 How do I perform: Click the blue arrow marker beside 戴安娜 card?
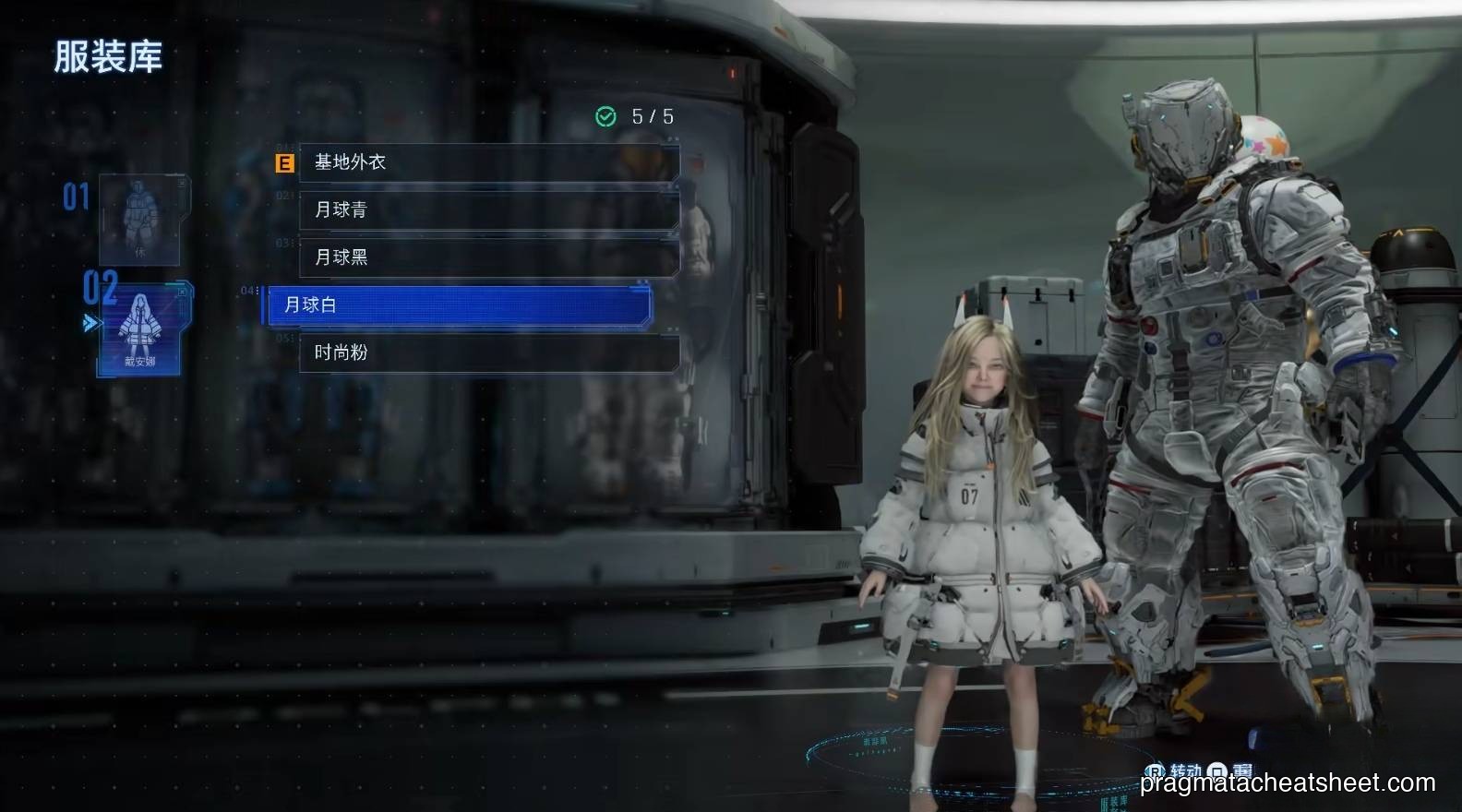click(90, 322)
